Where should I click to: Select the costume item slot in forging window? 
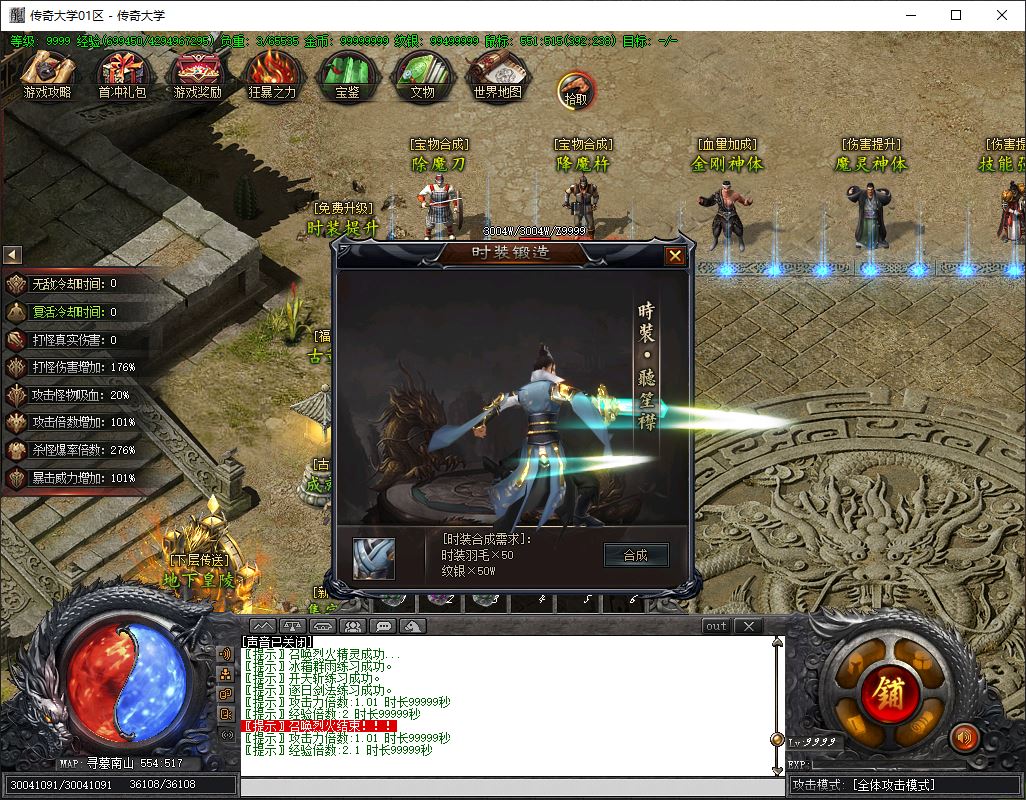coord(374,558)
